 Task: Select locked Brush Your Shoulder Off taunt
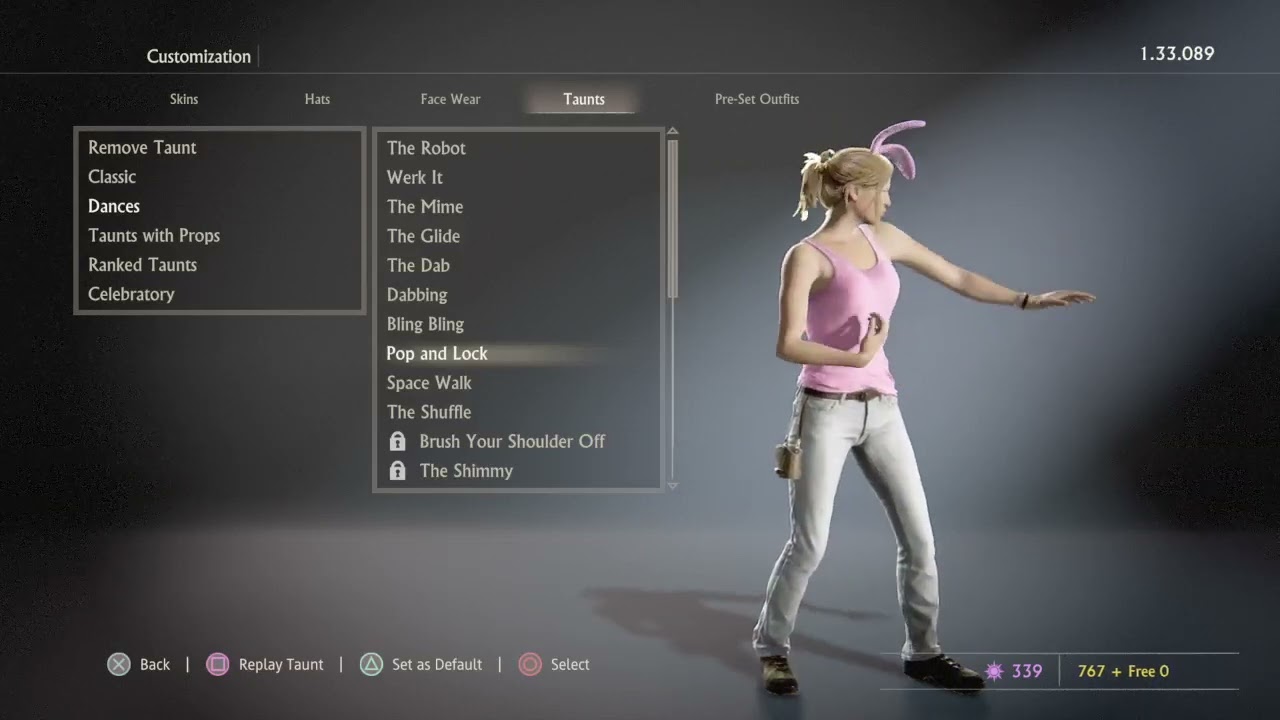[511, 441]
